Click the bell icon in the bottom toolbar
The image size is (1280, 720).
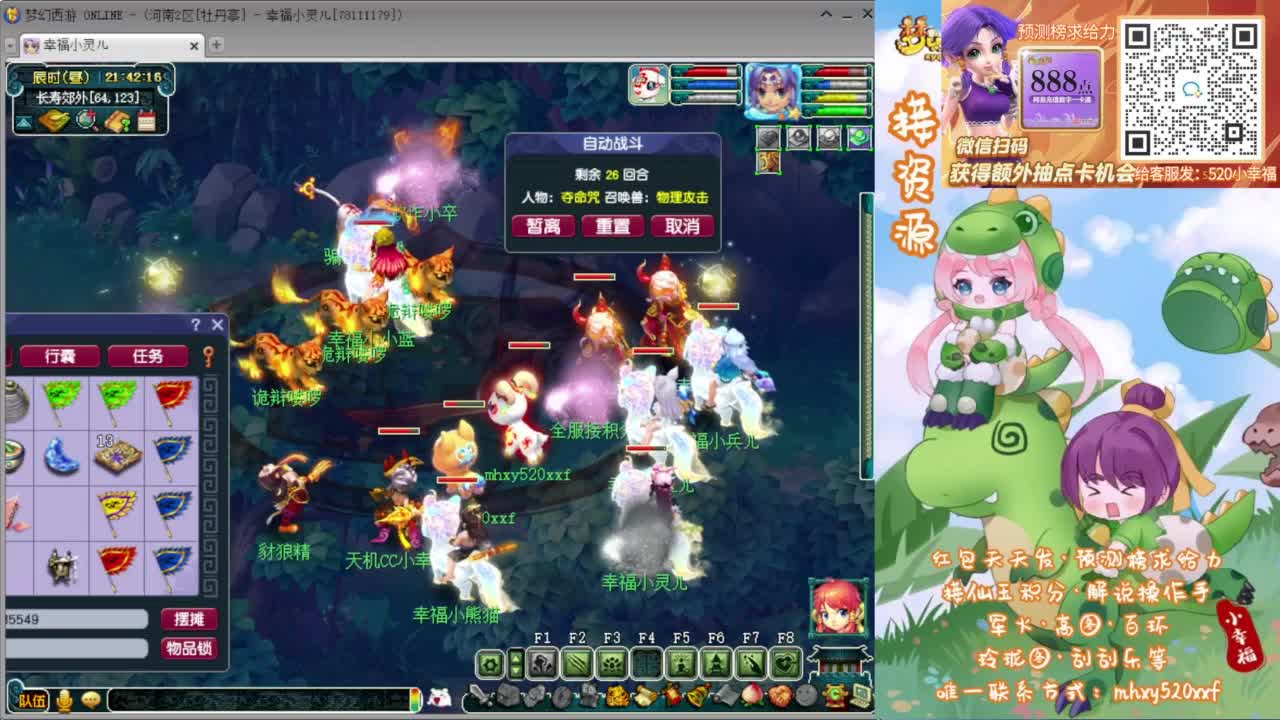[x=695, y=695]
